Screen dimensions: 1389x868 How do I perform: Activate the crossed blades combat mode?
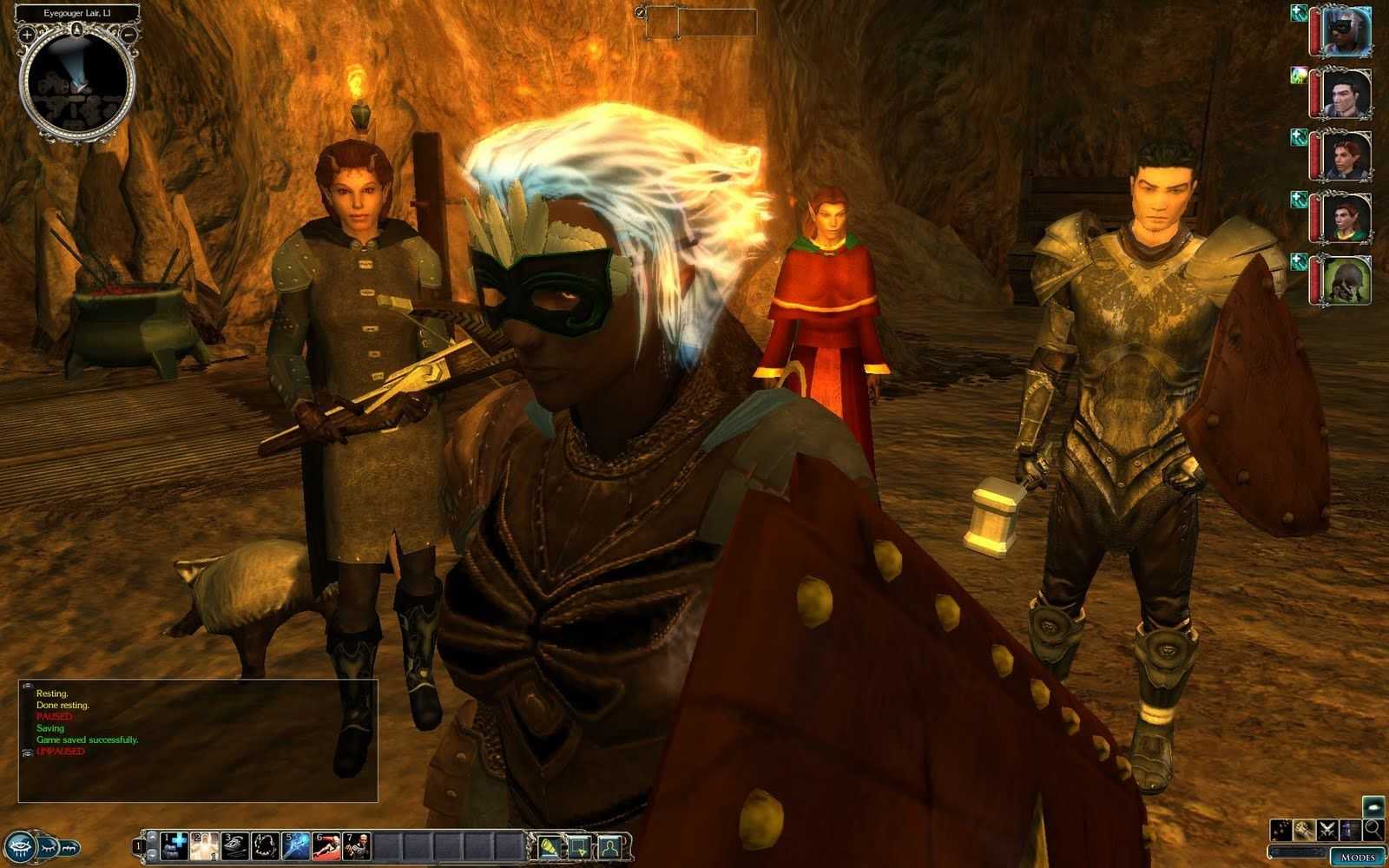pos(1327,830)
